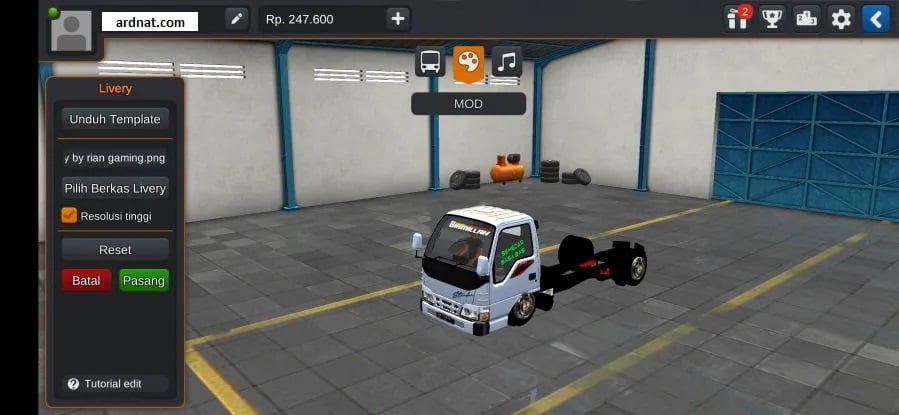
Task: Edit player name with the pencil icon
Action: point(236,19)
